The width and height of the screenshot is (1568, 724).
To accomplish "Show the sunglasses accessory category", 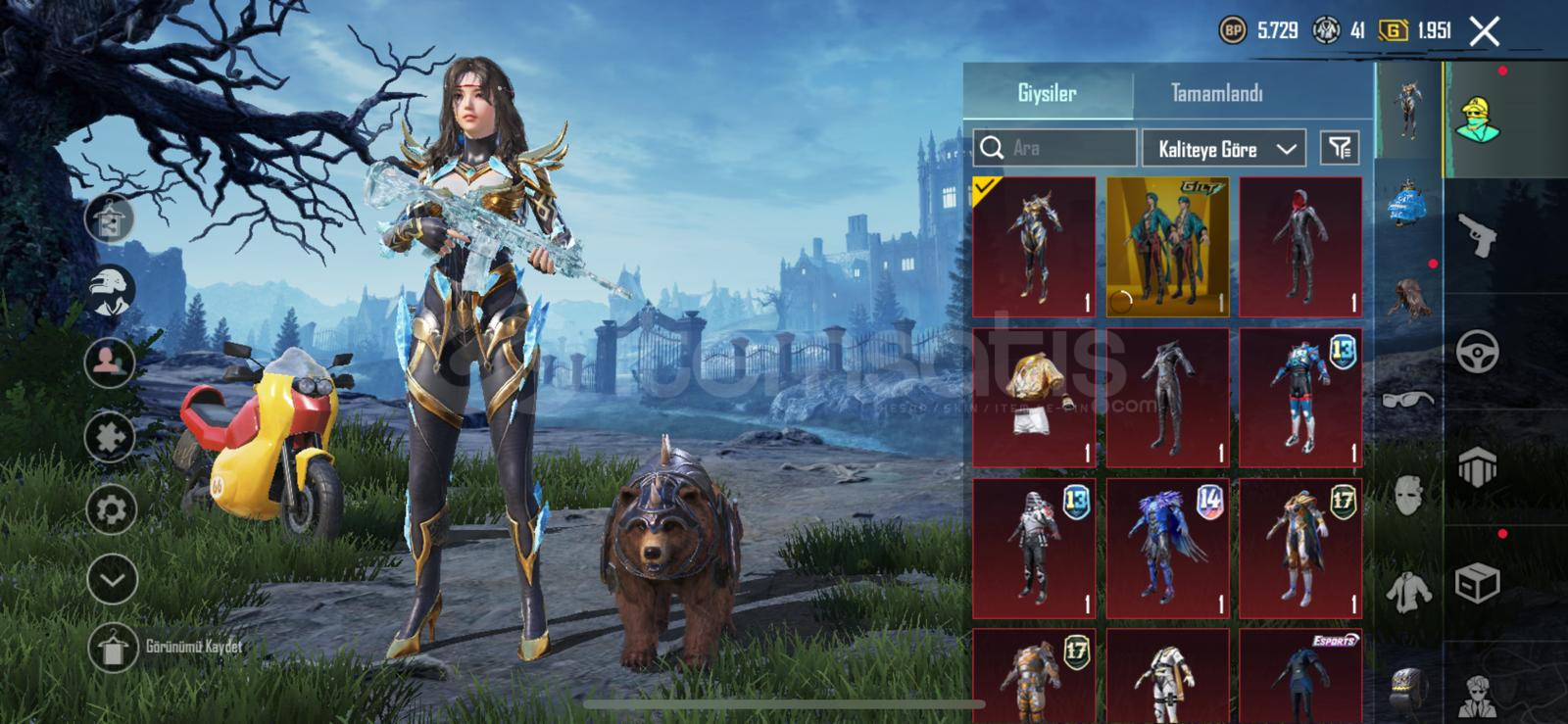I will 1407,399.
